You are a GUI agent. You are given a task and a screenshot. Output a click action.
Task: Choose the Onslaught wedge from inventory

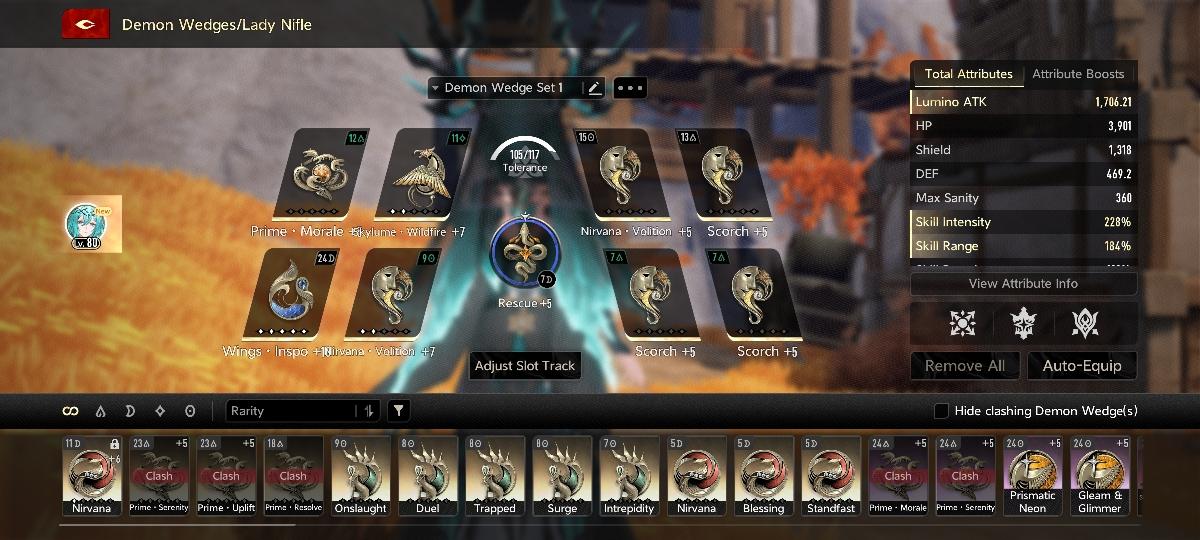click(361, 476)
